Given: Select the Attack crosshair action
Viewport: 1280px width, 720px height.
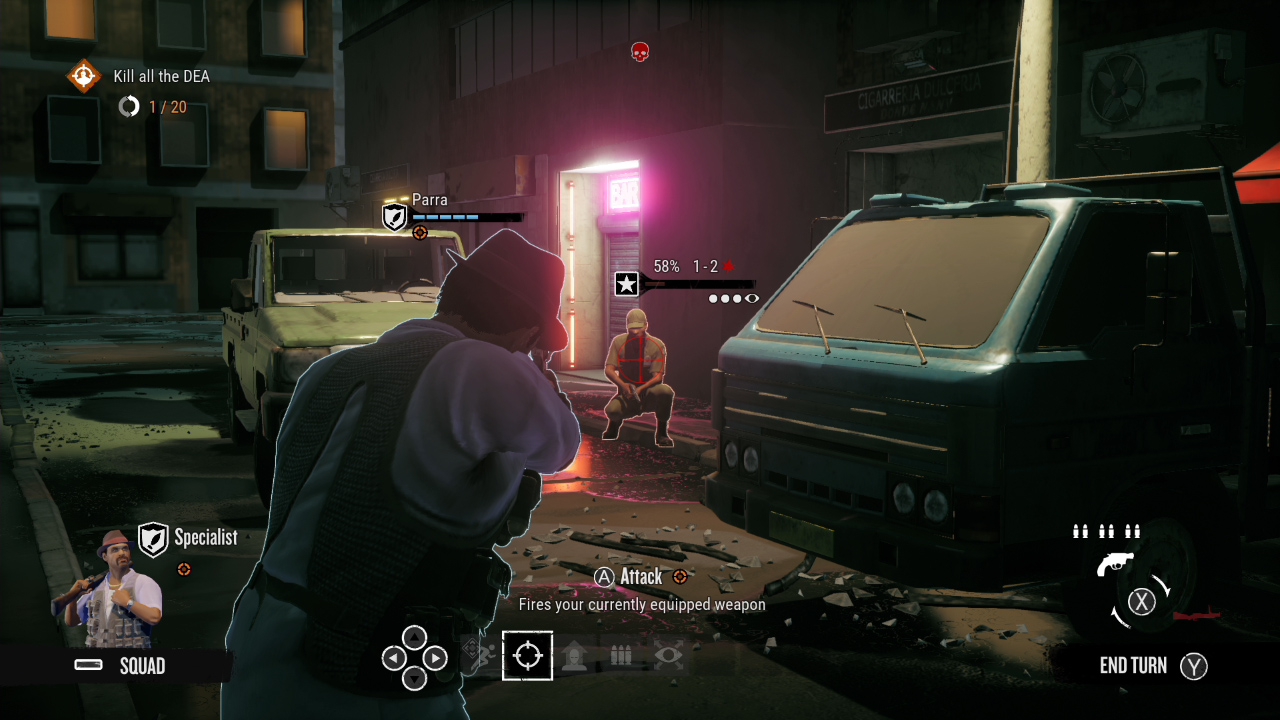Looking at the screenshot, I should (528, 655).
